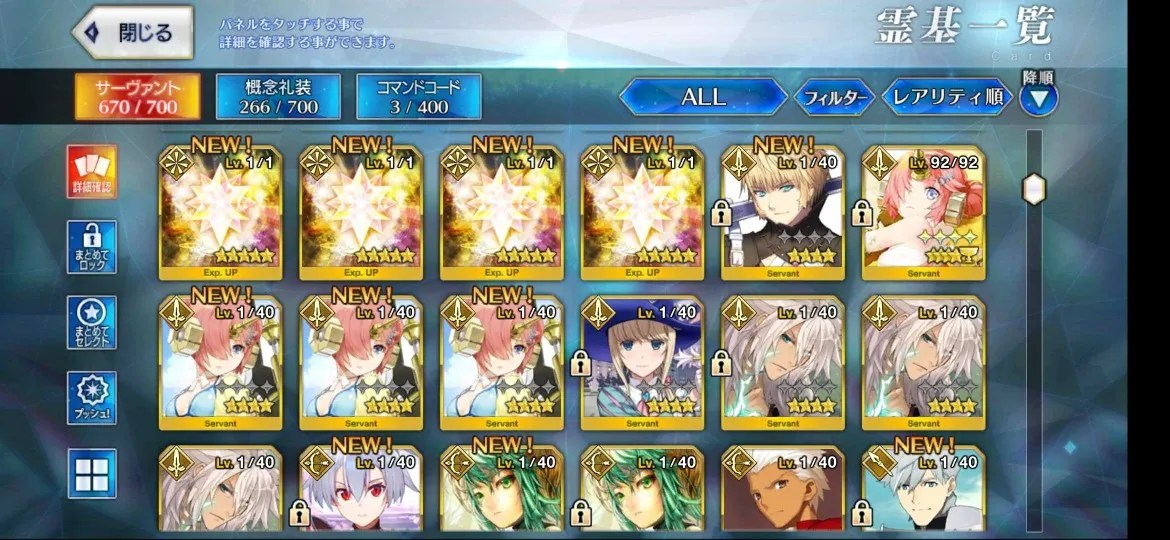Image resolution: width=1170 pixels, height=540 pixels.
Task: Grab the list scrollbar handle
Action: (1033, 188)
